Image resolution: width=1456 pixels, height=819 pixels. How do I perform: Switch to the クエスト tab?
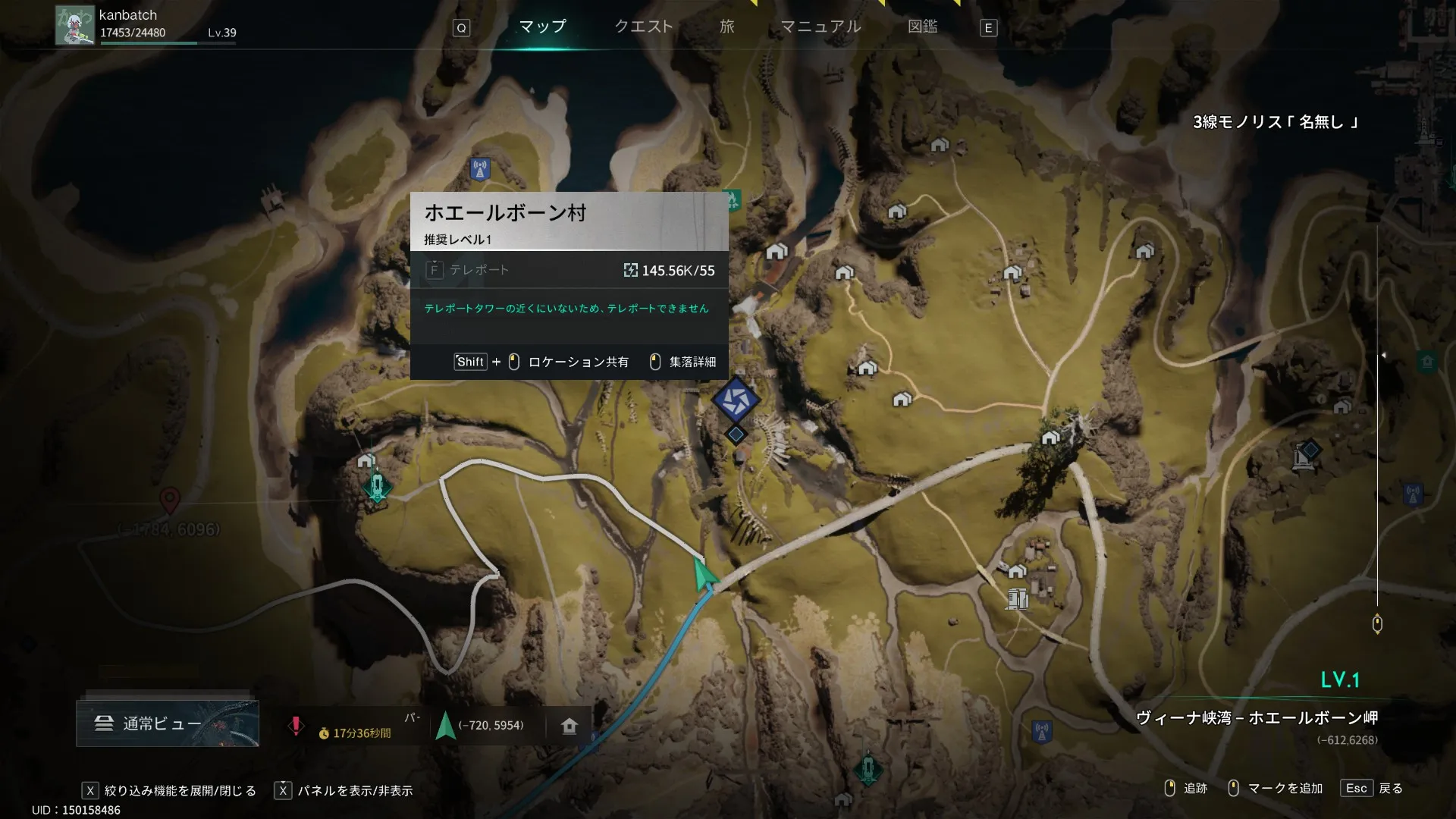pyautogui.click(x=643, y=27)
